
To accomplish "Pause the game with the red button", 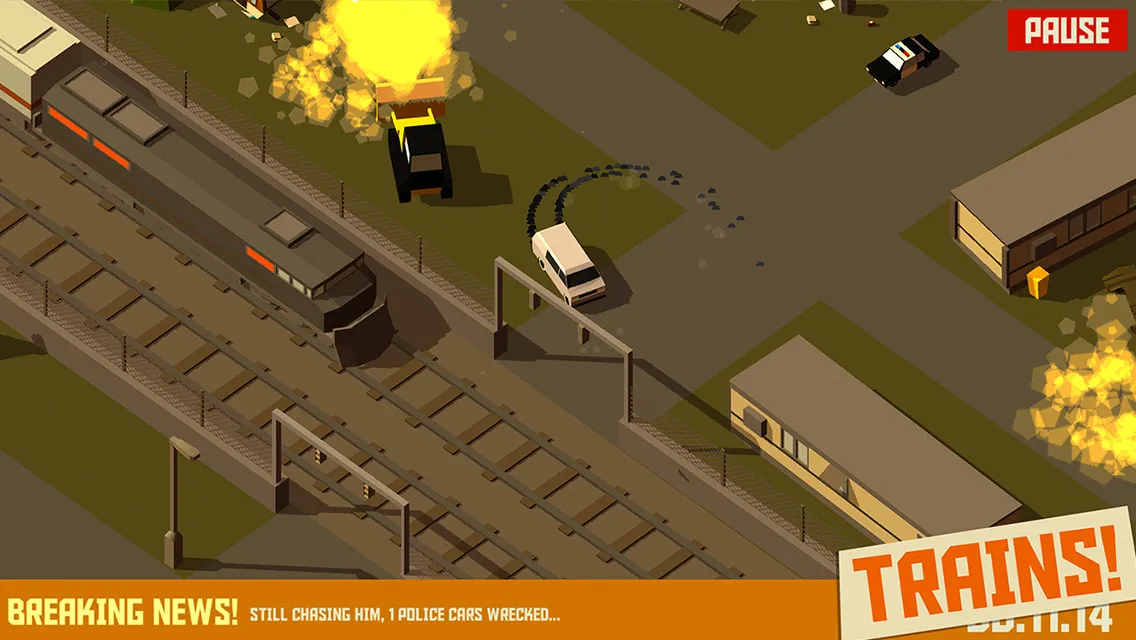I will [1066, 30].
